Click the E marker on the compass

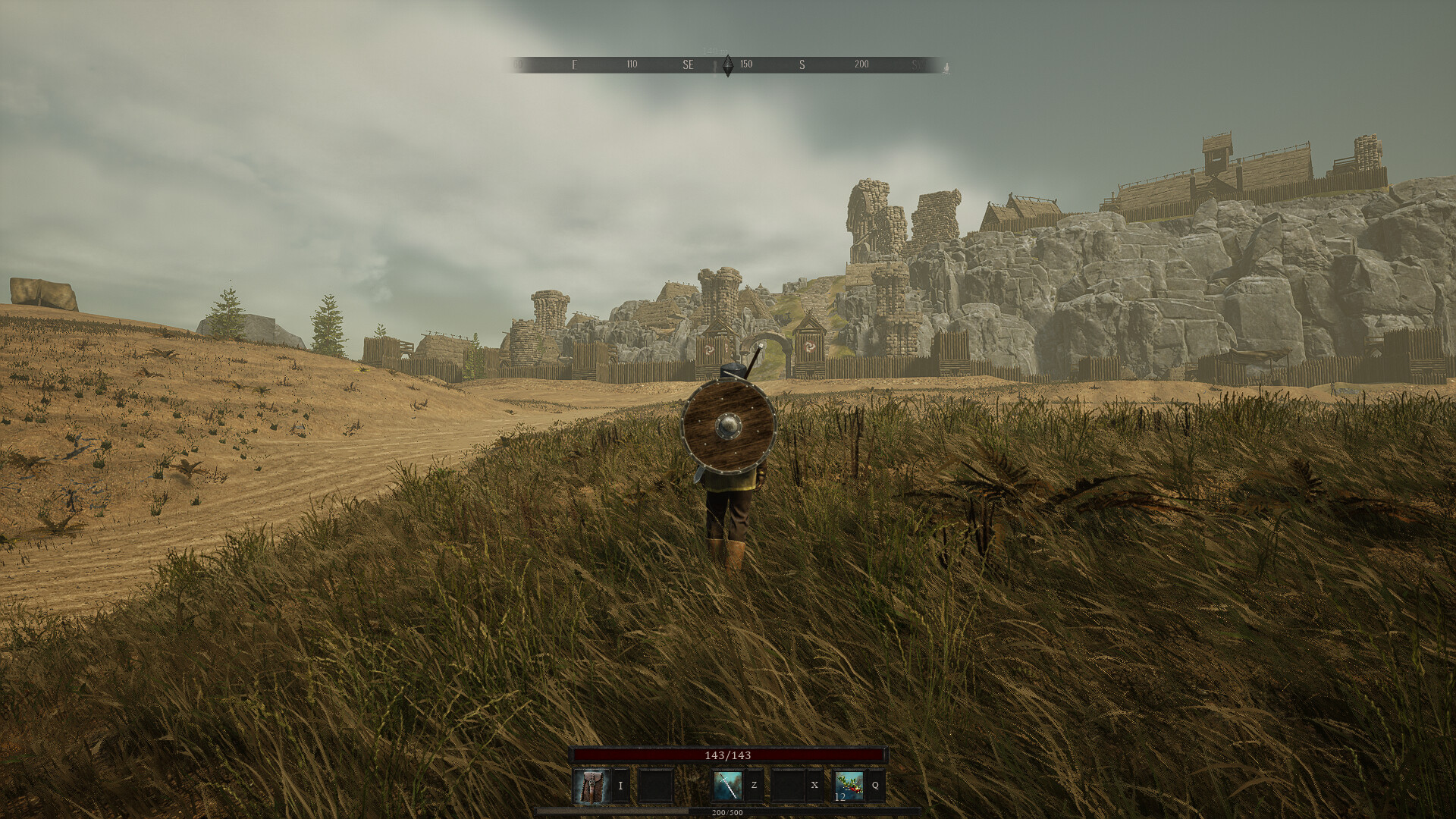point(574,65)
